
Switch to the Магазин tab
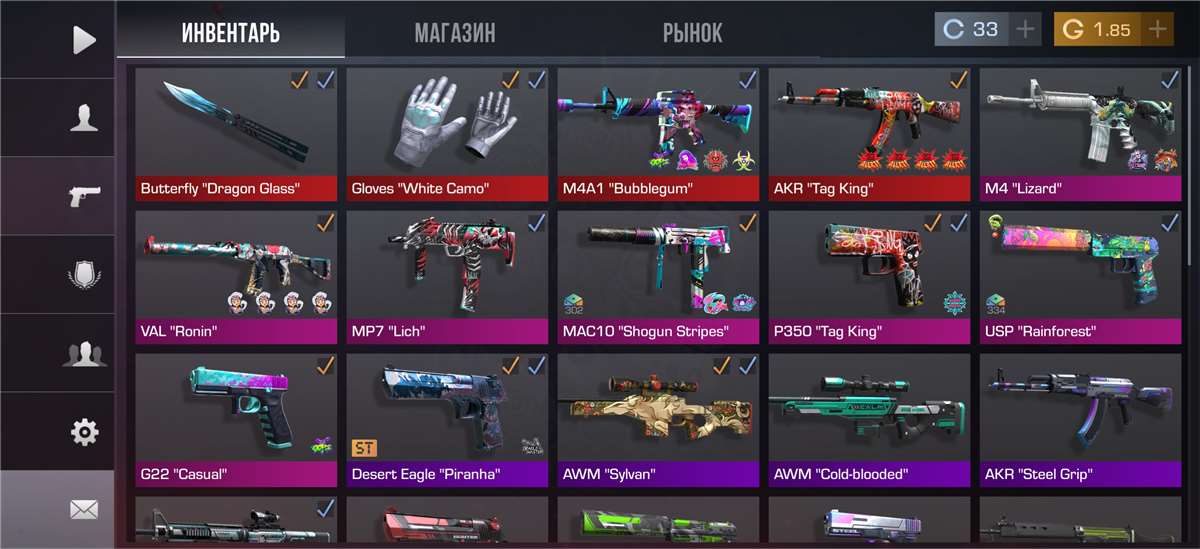click(454, 33)
